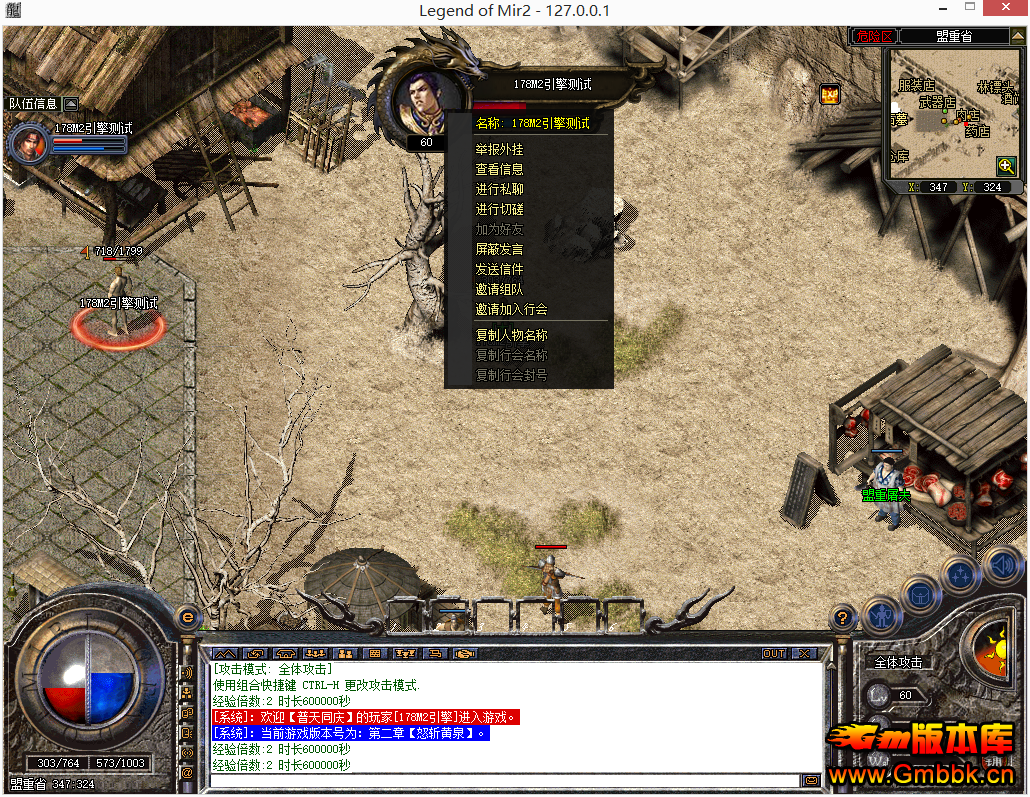Open the help question mark button
This screenshot has width=1030, height=797.
pos(844,618)
